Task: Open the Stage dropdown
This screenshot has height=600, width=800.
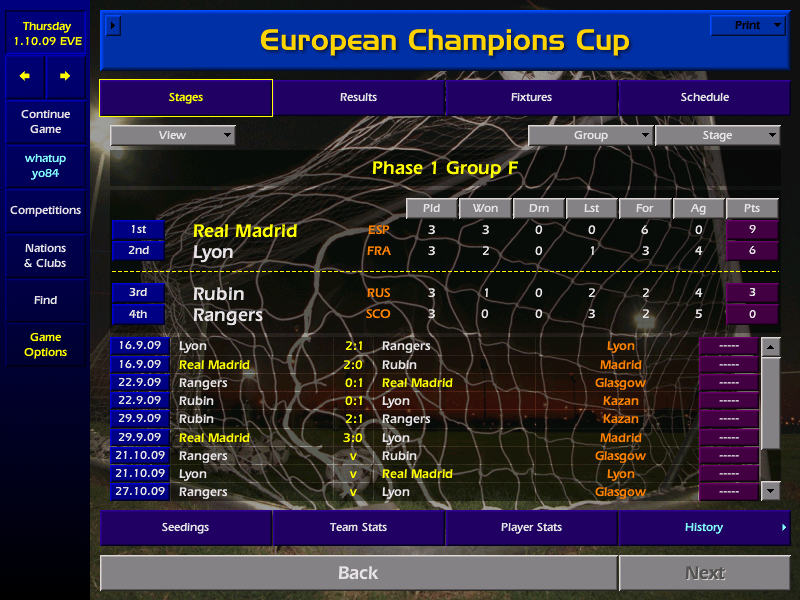Action: tap(717, 135)
